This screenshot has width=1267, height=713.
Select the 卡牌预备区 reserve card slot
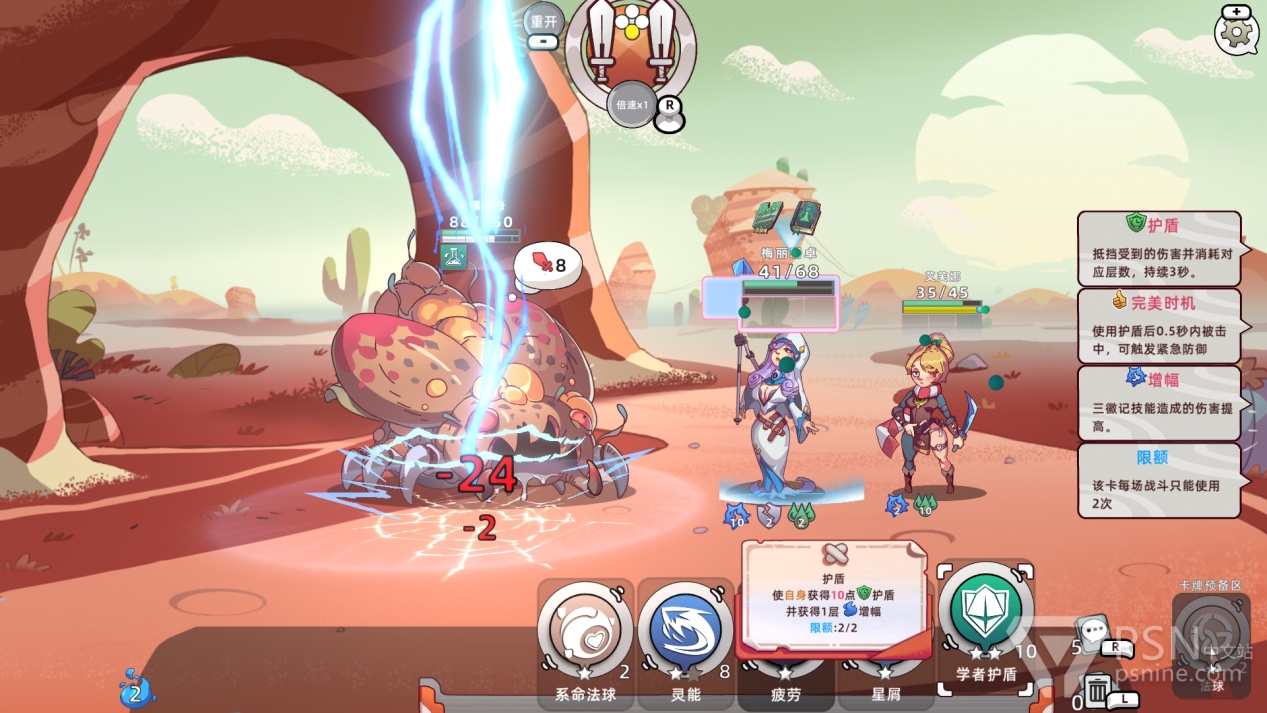pyautogui.click(x=1211, y=633)
